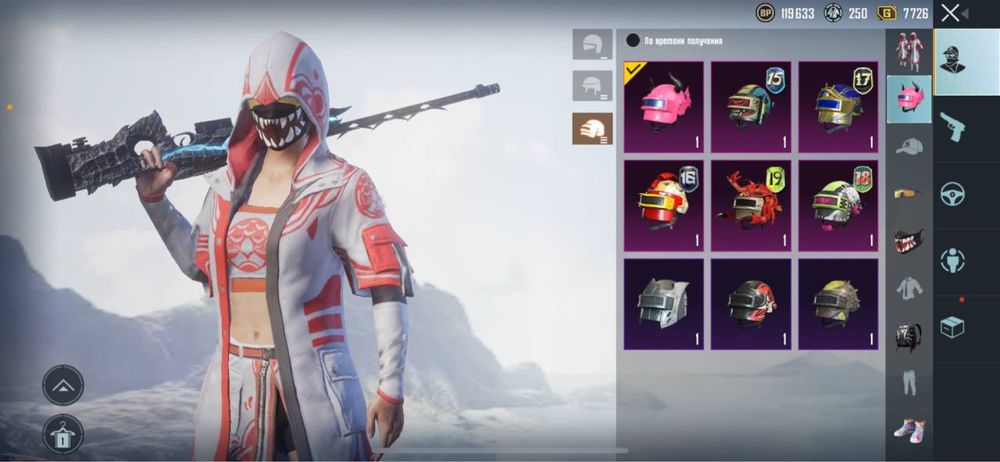Pick the gold and blue helmet badge 17

click(838, 106)
